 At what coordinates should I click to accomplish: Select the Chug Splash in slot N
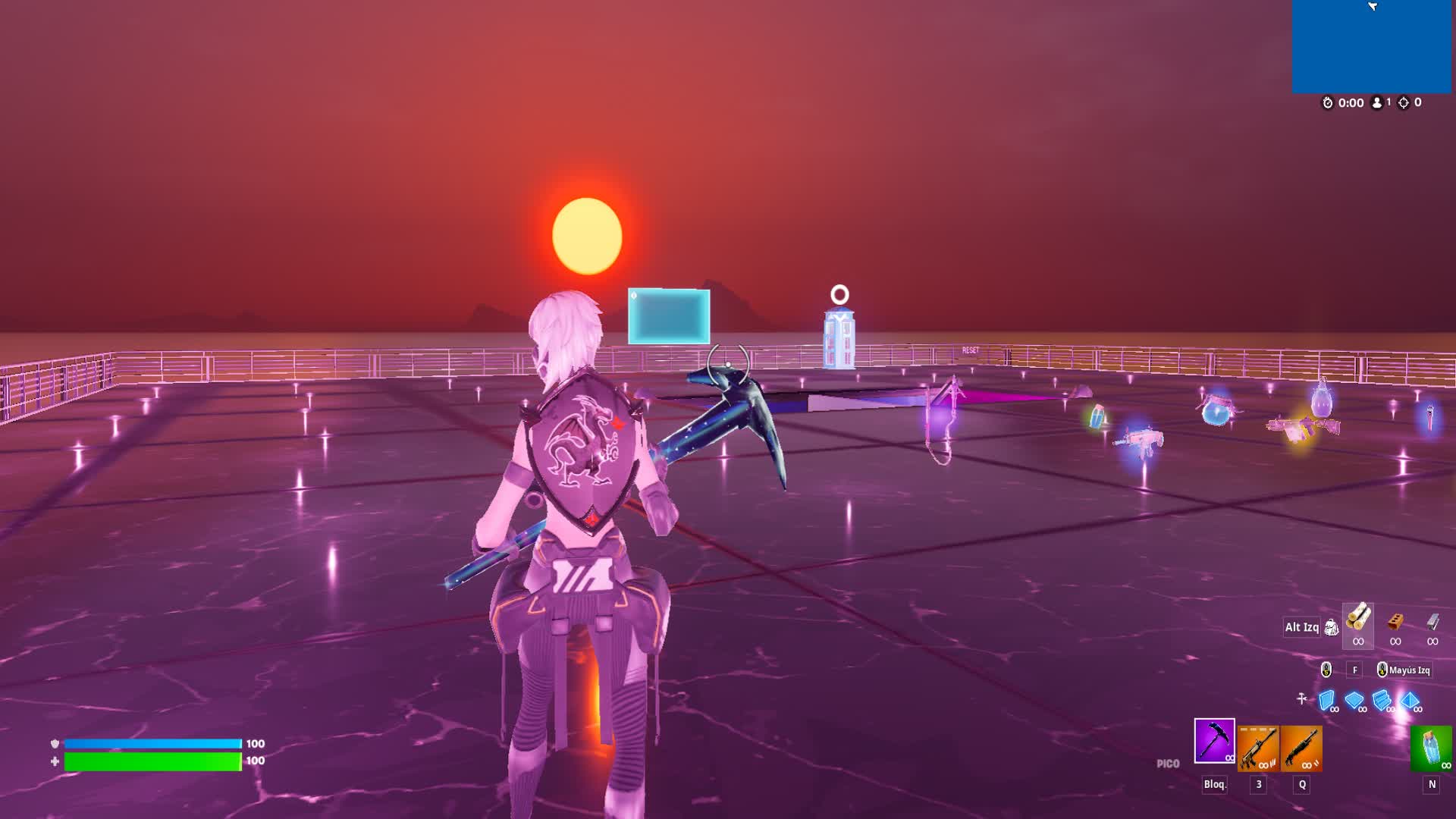pos(1435,749)
